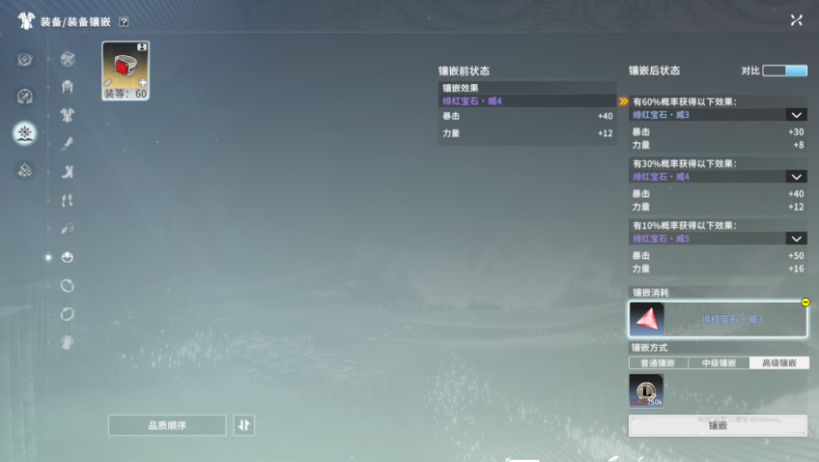
Task: Remove the gem via yellow minus button
Action: tap(805, 302)
